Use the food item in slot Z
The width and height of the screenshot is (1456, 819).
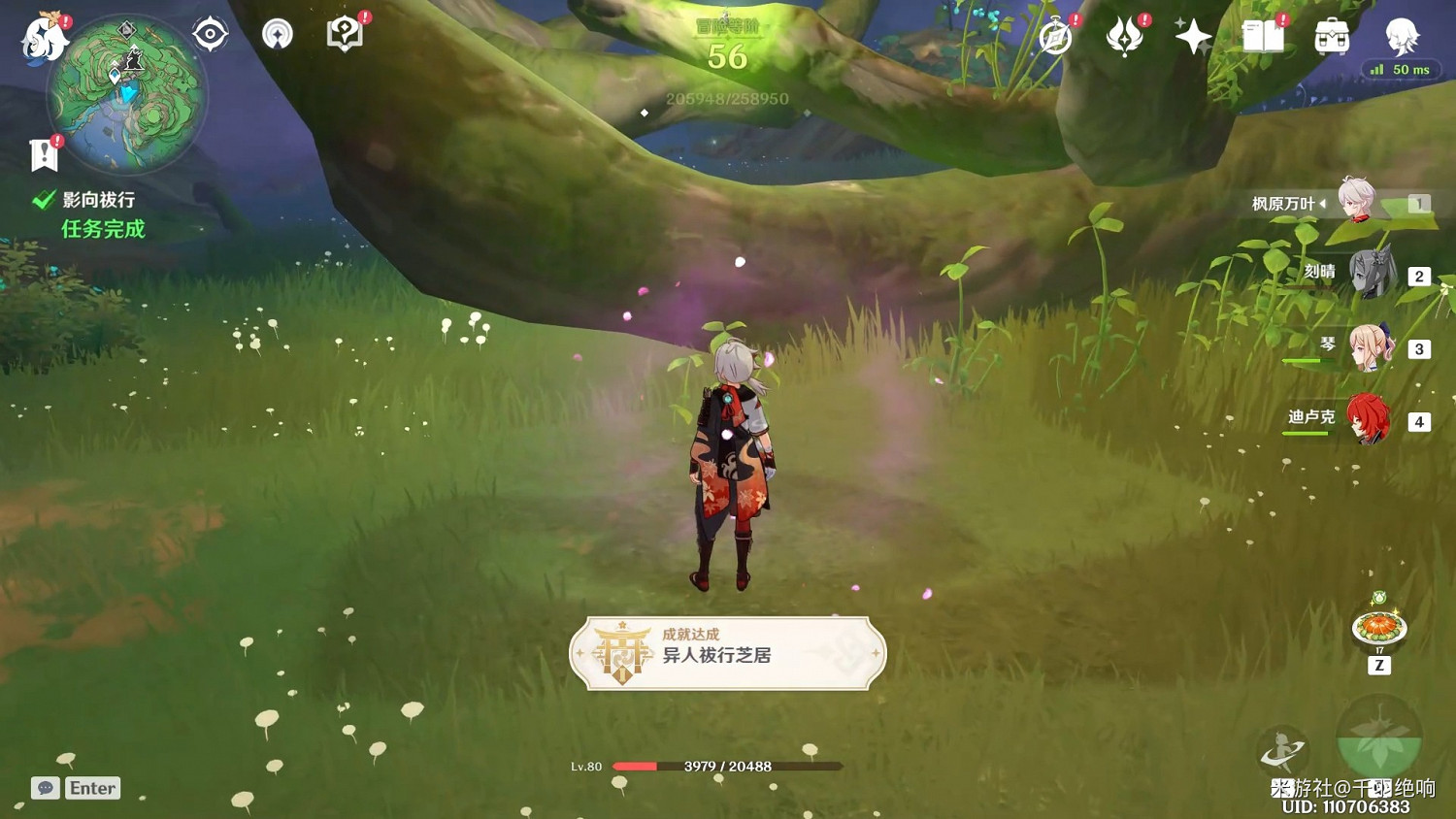tap(1377, 626)
